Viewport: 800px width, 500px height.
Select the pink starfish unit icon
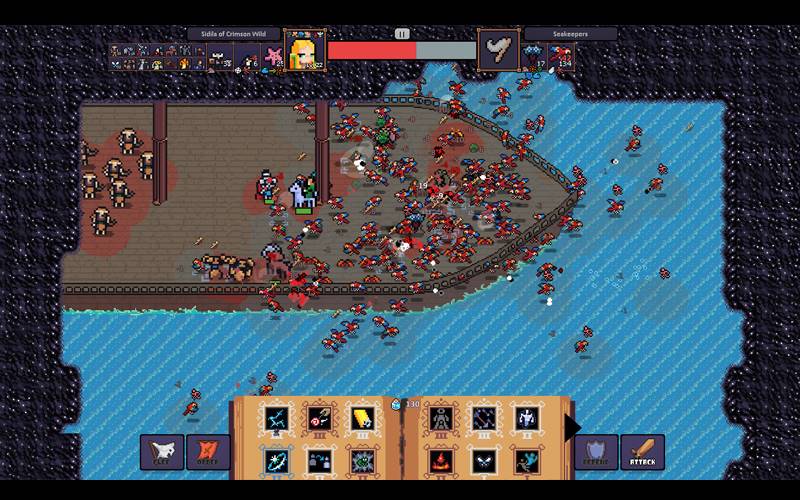click(271, 53)
